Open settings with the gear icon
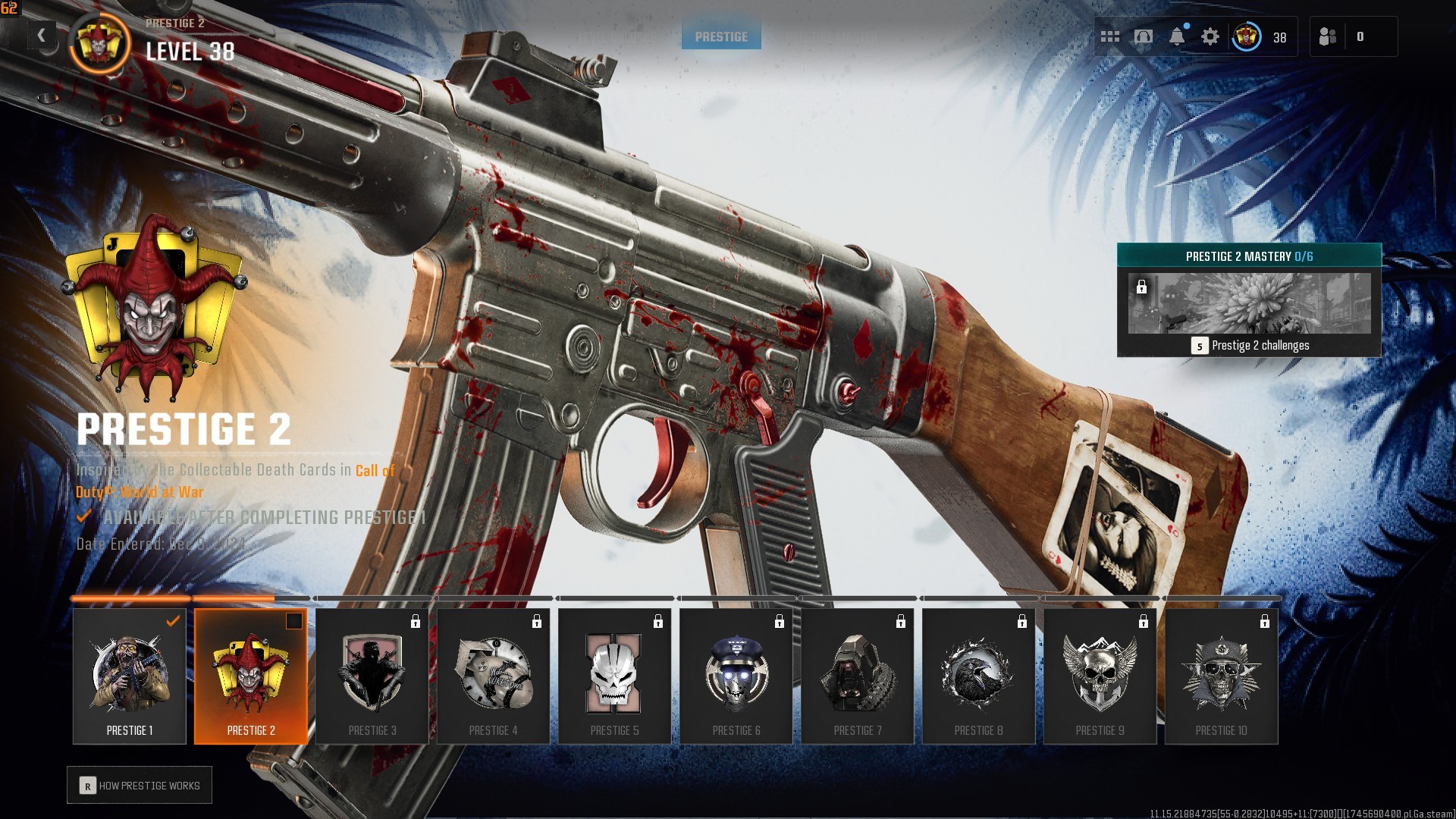This screenshot has height=819, width=1456. pos(1210,36)
